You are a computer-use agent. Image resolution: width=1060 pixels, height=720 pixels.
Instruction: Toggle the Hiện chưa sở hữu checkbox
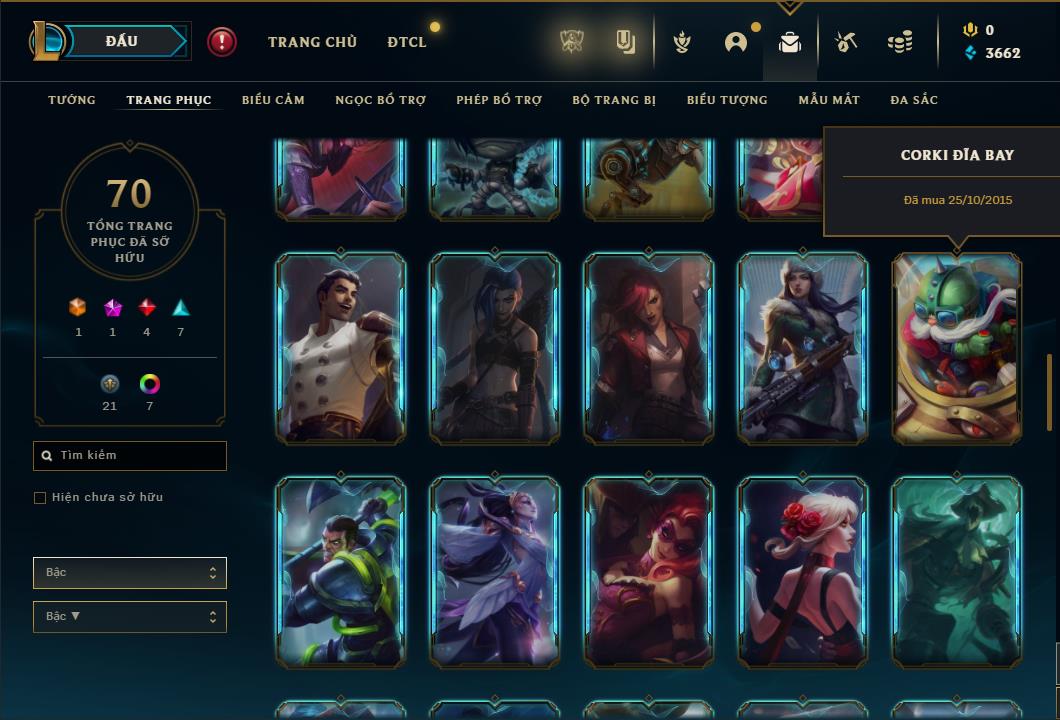[x=40, y=498]
